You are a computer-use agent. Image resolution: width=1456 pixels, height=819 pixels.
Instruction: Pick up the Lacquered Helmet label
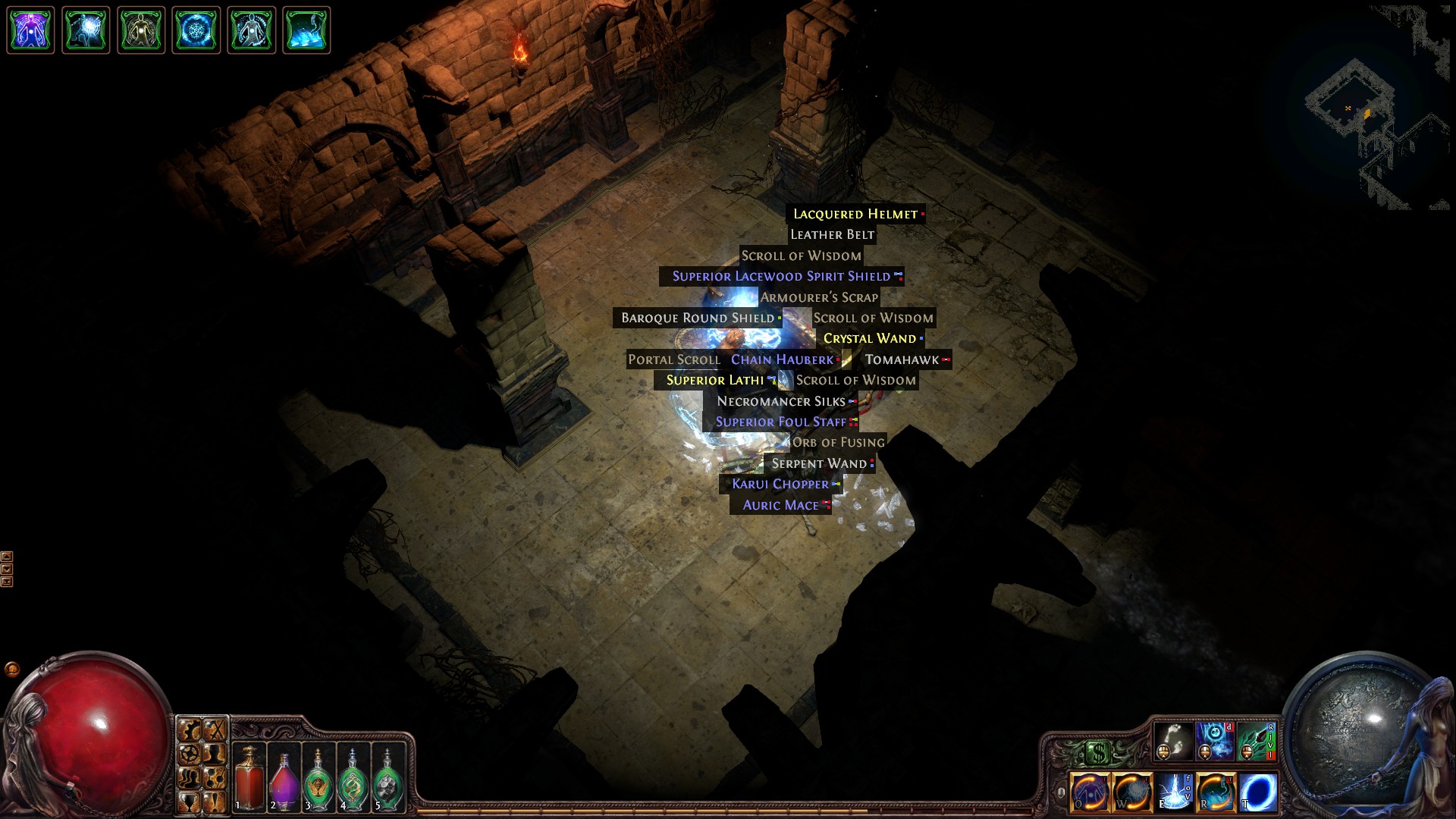coord(855,215)
